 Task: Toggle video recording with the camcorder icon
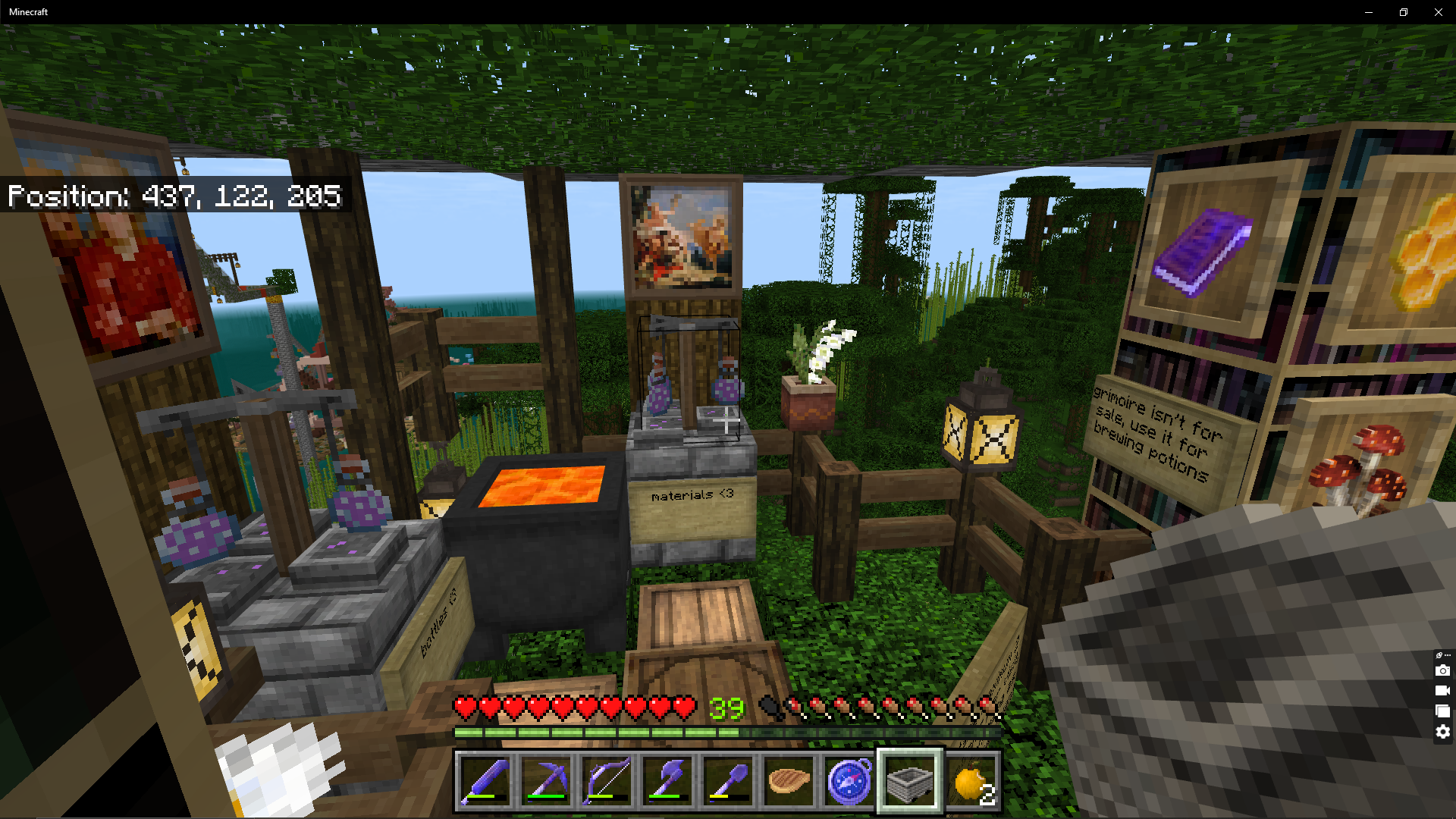tap(1442, 692)
